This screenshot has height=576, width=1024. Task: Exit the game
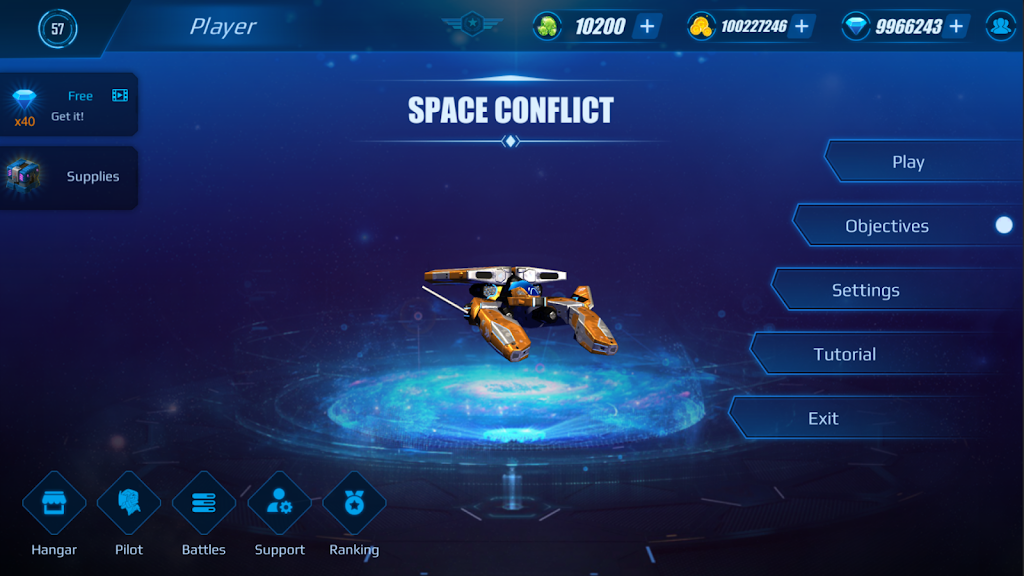pos(823,418)
